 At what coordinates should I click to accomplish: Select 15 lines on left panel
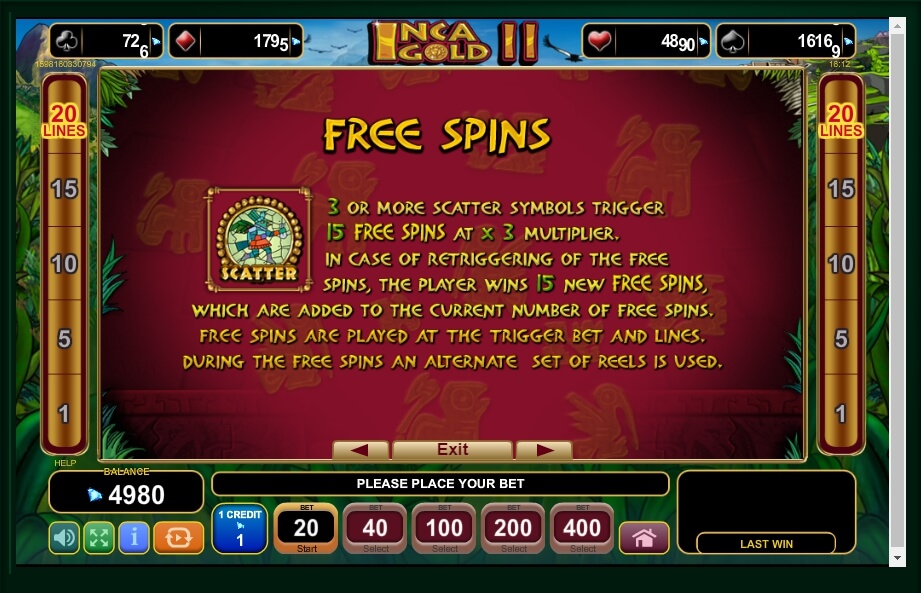(64, 189)
